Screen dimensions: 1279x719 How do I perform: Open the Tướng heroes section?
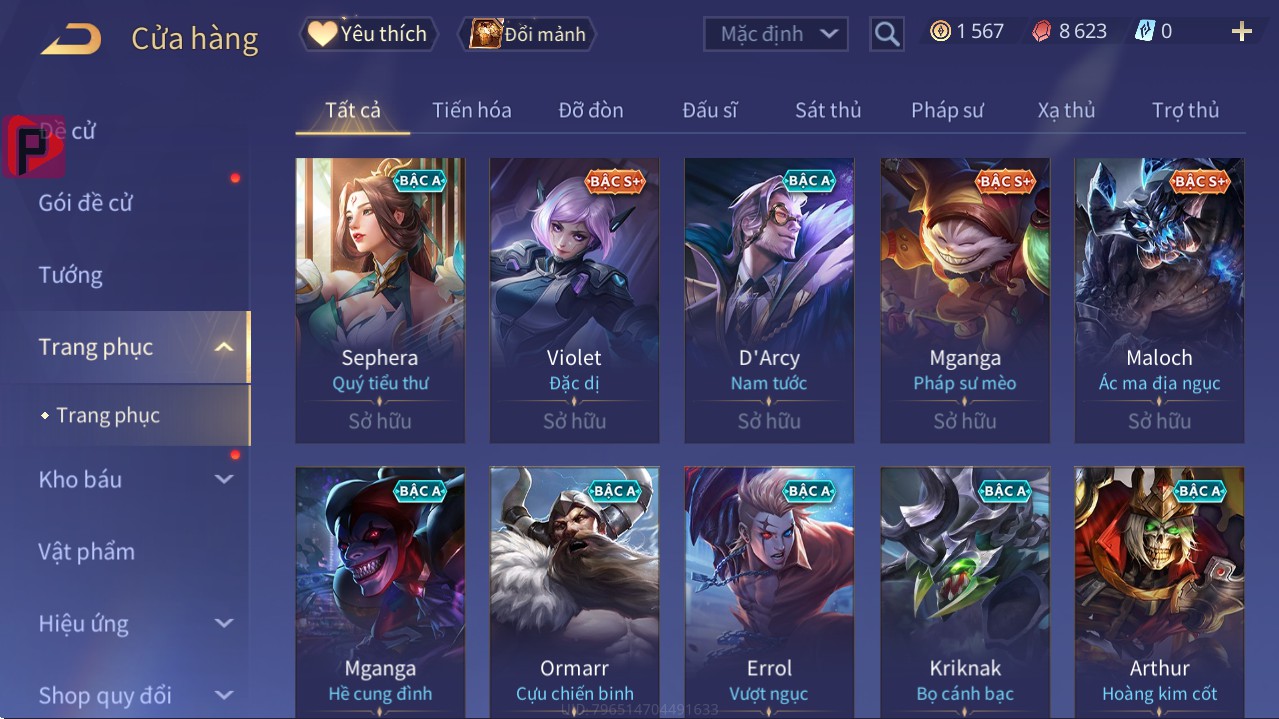click(71, 275)
